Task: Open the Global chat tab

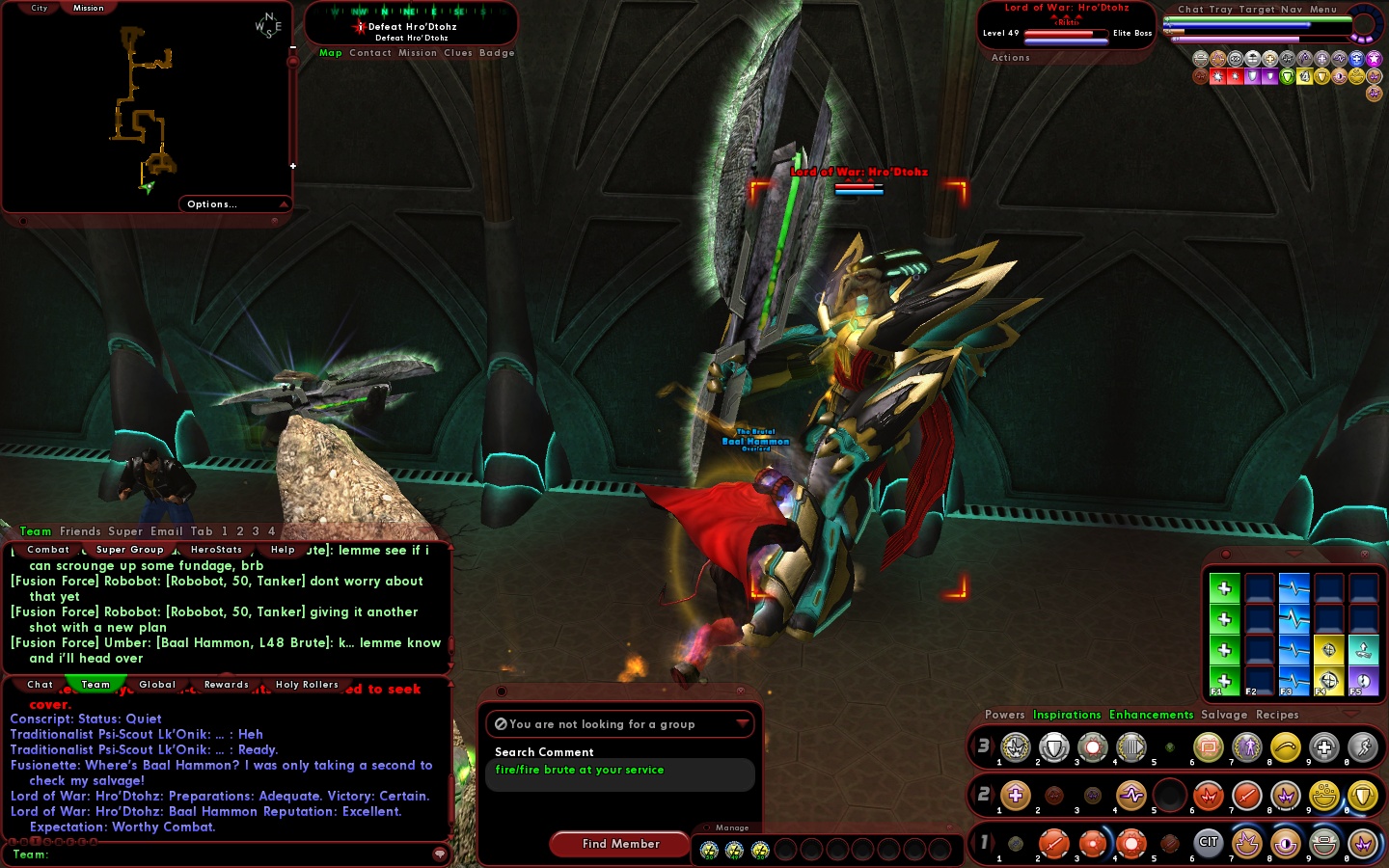Action: coord(157,685)
